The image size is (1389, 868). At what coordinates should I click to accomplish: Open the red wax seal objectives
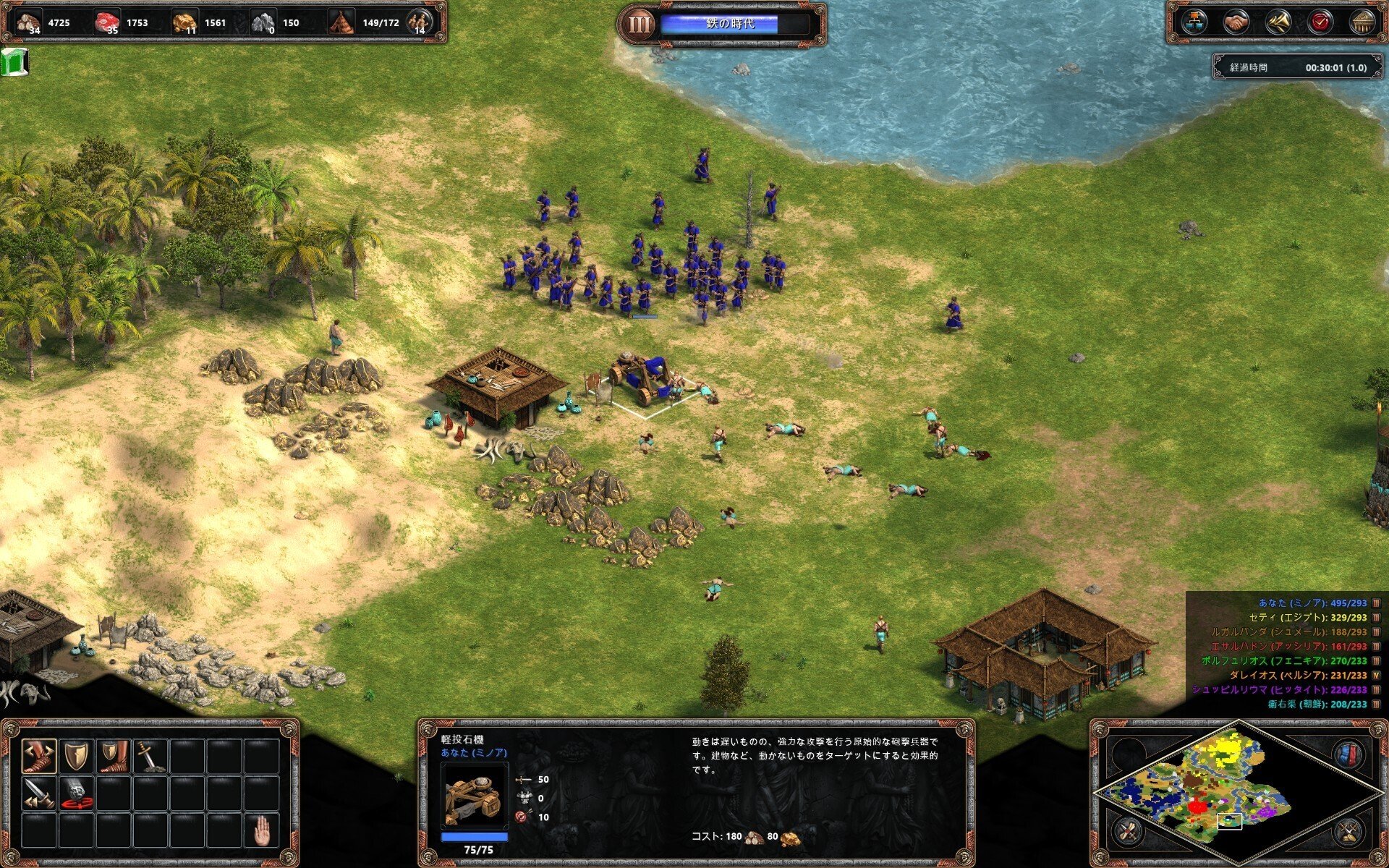(x=1320, y=22)
